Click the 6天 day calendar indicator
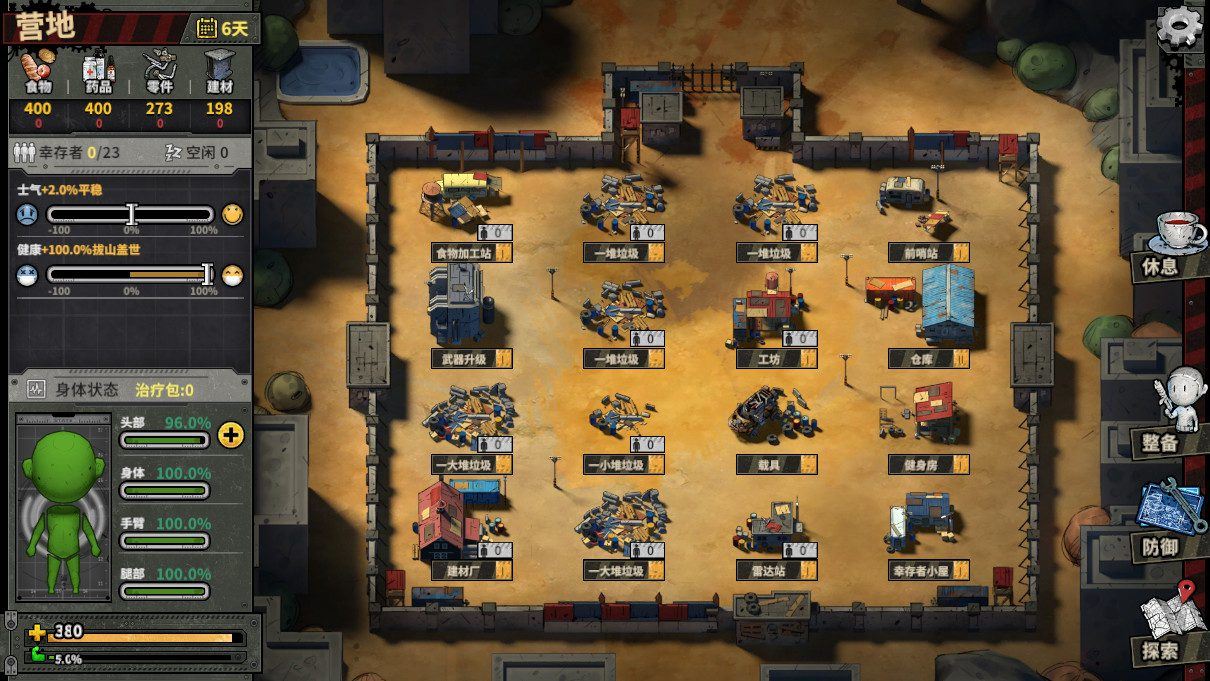 223,28
